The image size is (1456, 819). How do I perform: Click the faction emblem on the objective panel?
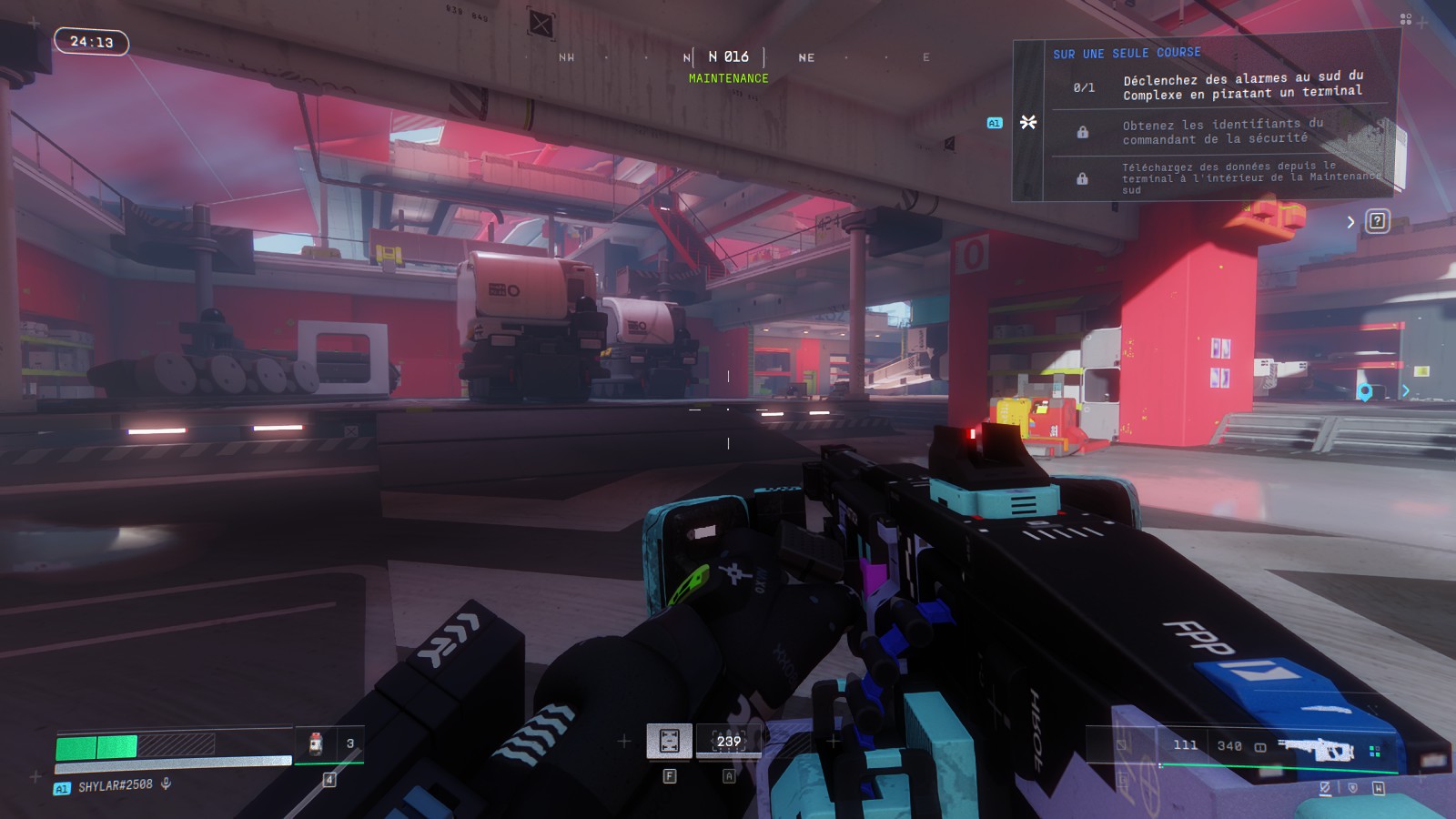click(x=1028, y=122)
